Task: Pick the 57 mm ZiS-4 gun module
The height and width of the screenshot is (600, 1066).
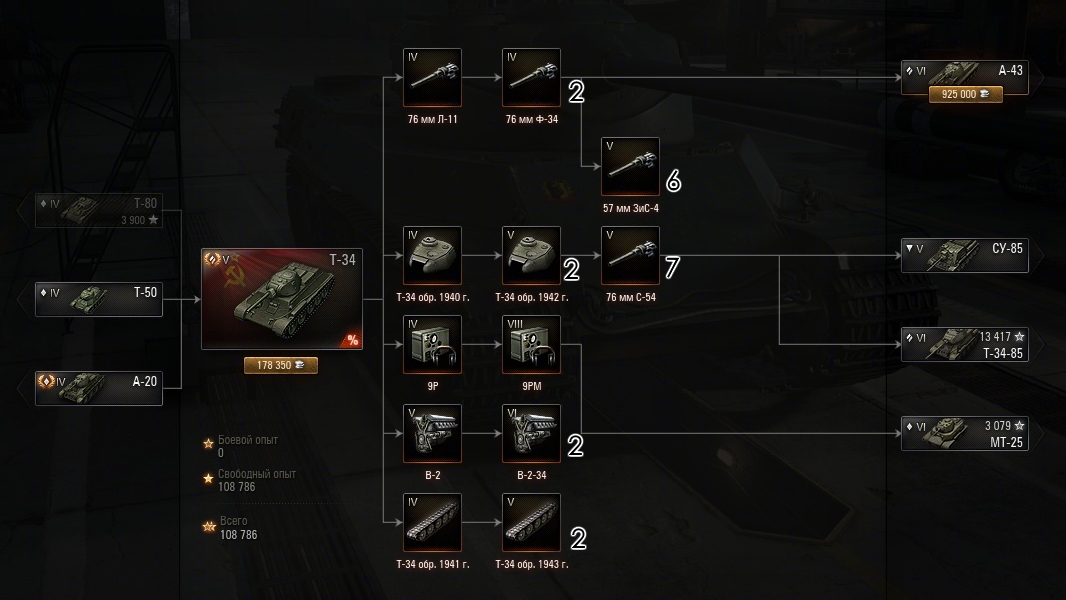Action: click(630, 166)
